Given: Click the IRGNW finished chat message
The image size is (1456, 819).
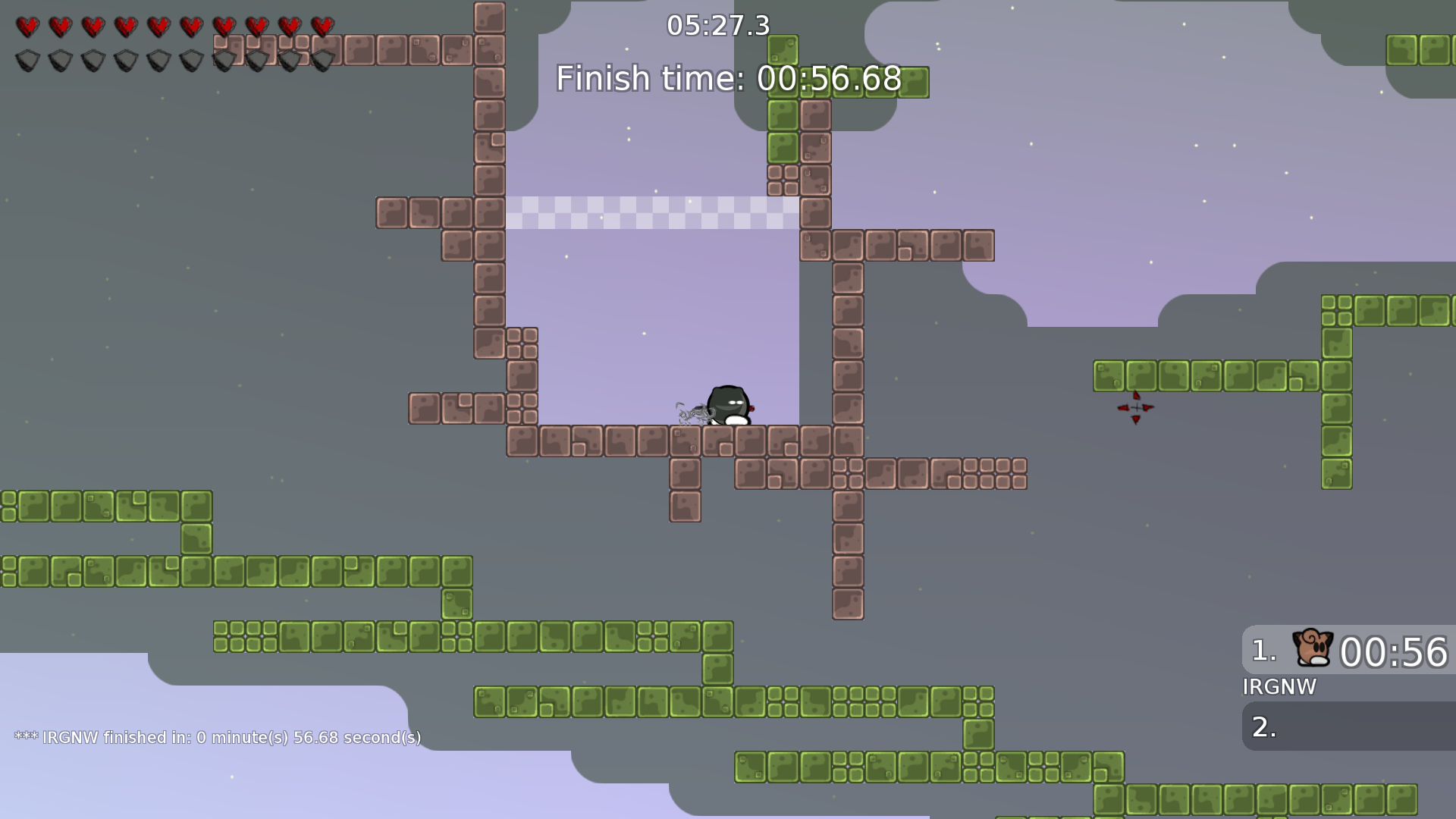Looking at the screenshot, I should coord(218,736).
